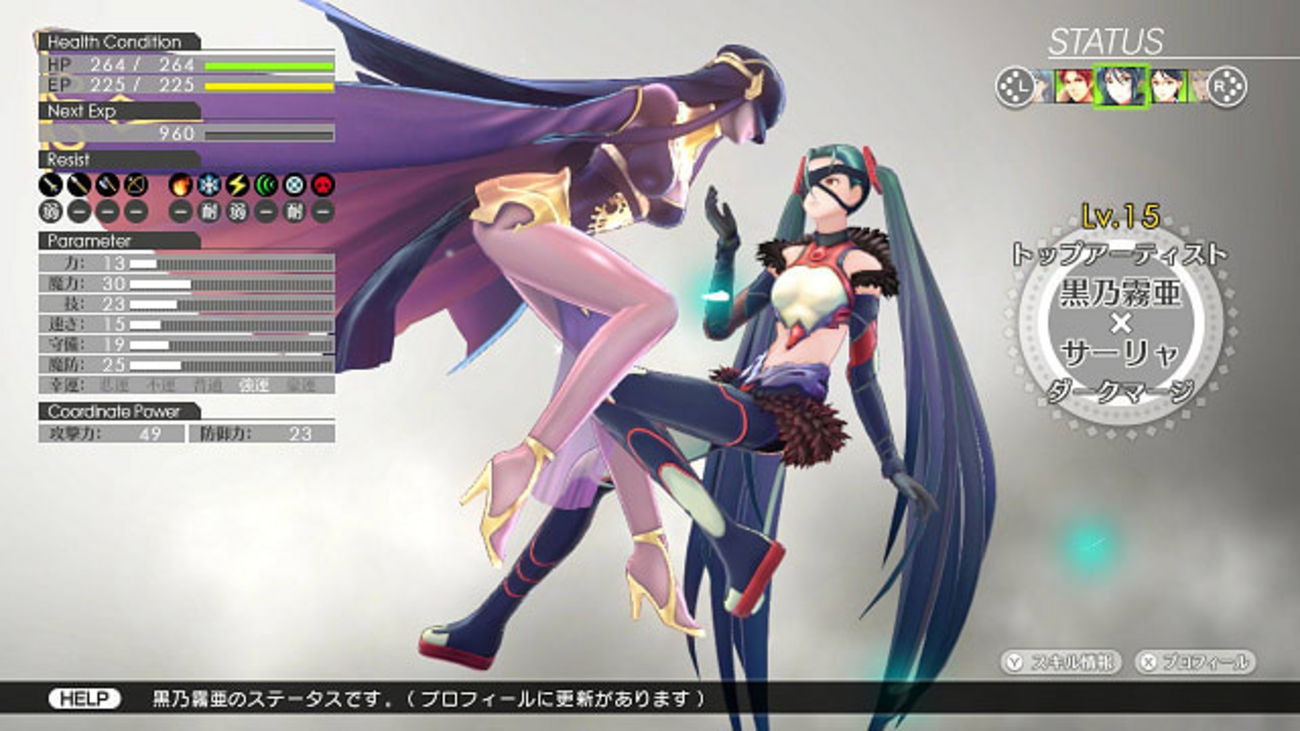Click the lightning bolt resistance icon
Image resolution: width=1300 pixels, height=731 pixels.
pos(237,185)
